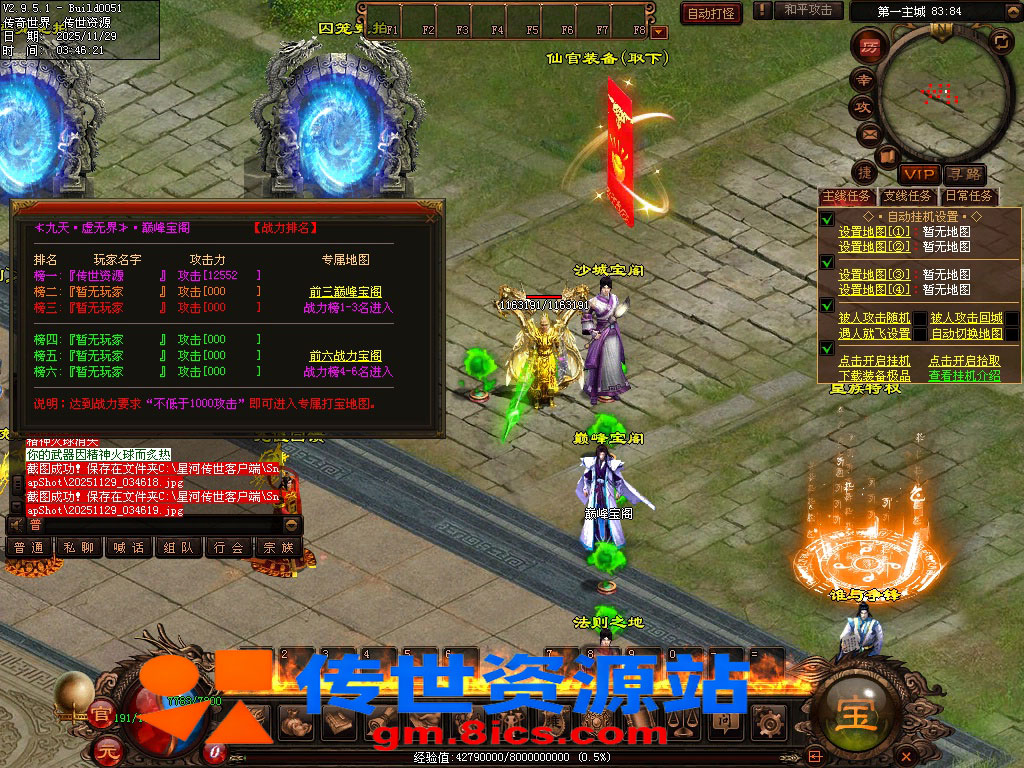Select the 私聊 chat channel
This screenshot has height=768, width=1024.
point(79,548)
